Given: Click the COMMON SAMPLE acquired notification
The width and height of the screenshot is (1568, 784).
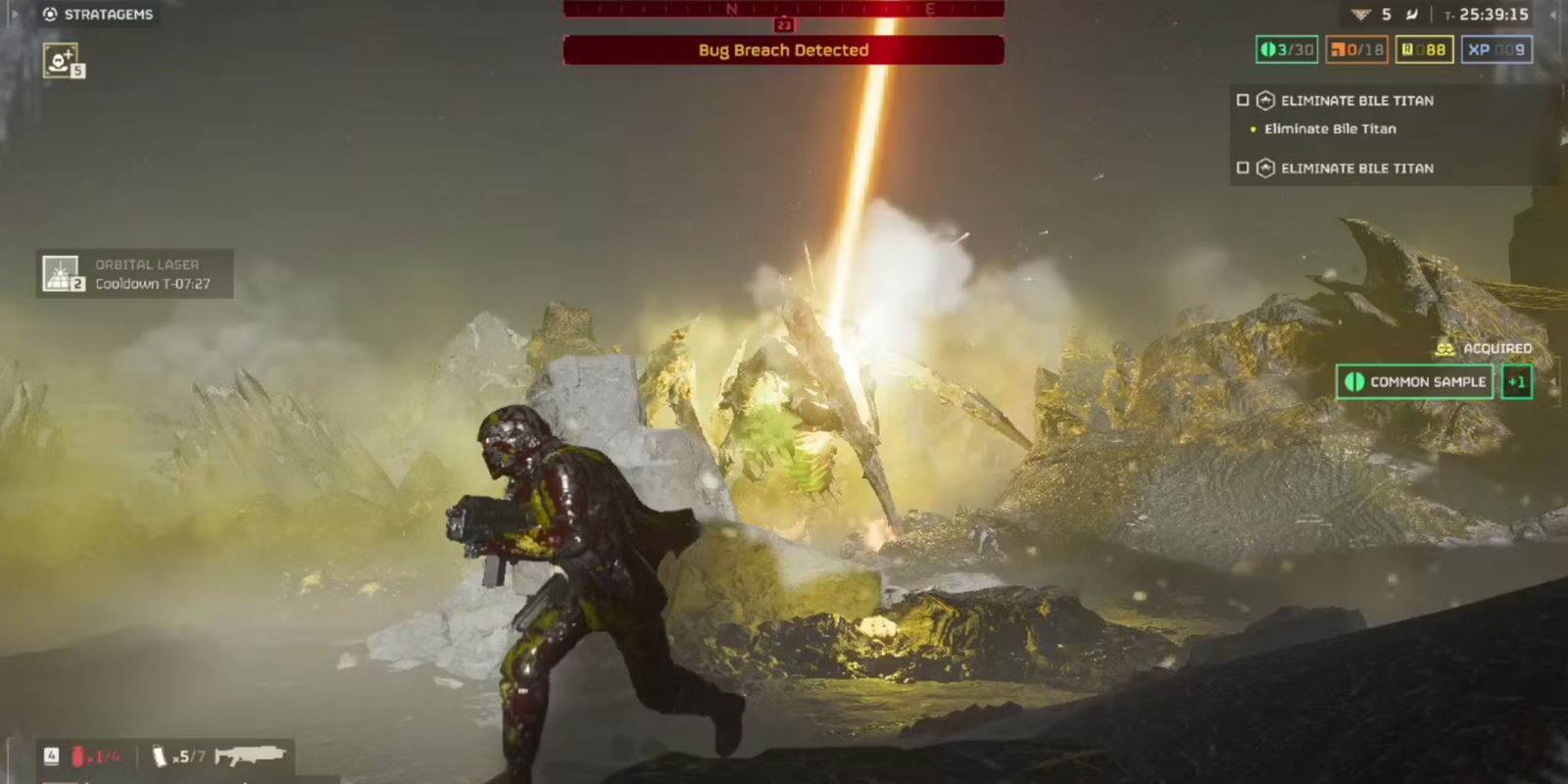Looking at the screenshot, I should [x=1414, y=382].
